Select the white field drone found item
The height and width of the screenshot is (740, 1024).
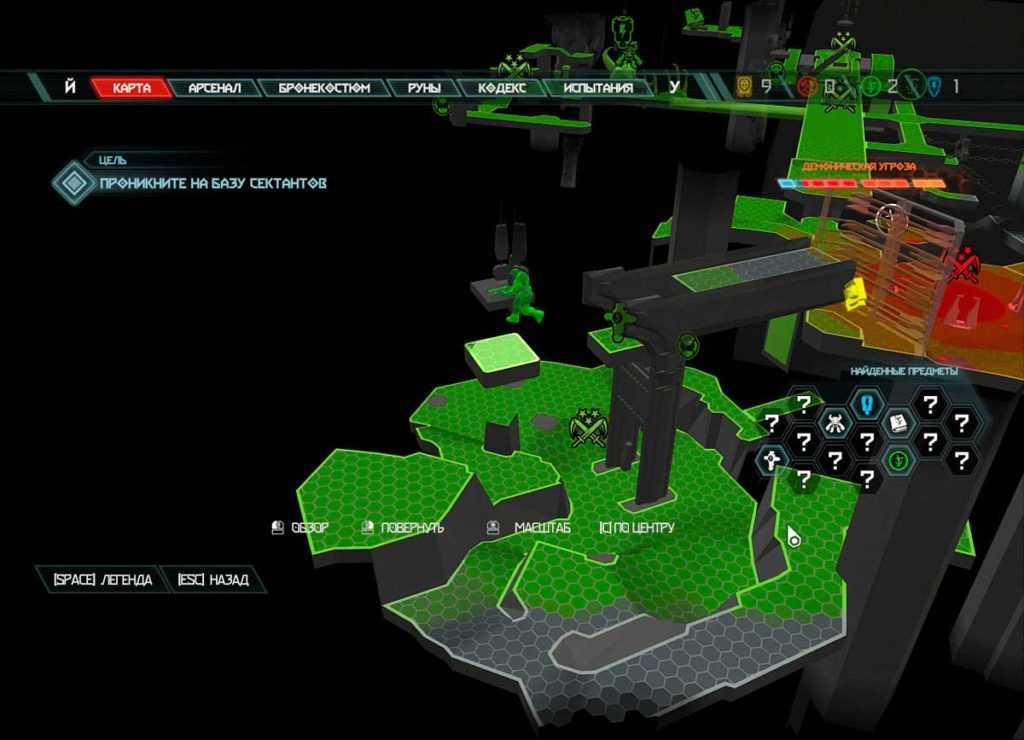pyautogui.click(x=771, y=460)
